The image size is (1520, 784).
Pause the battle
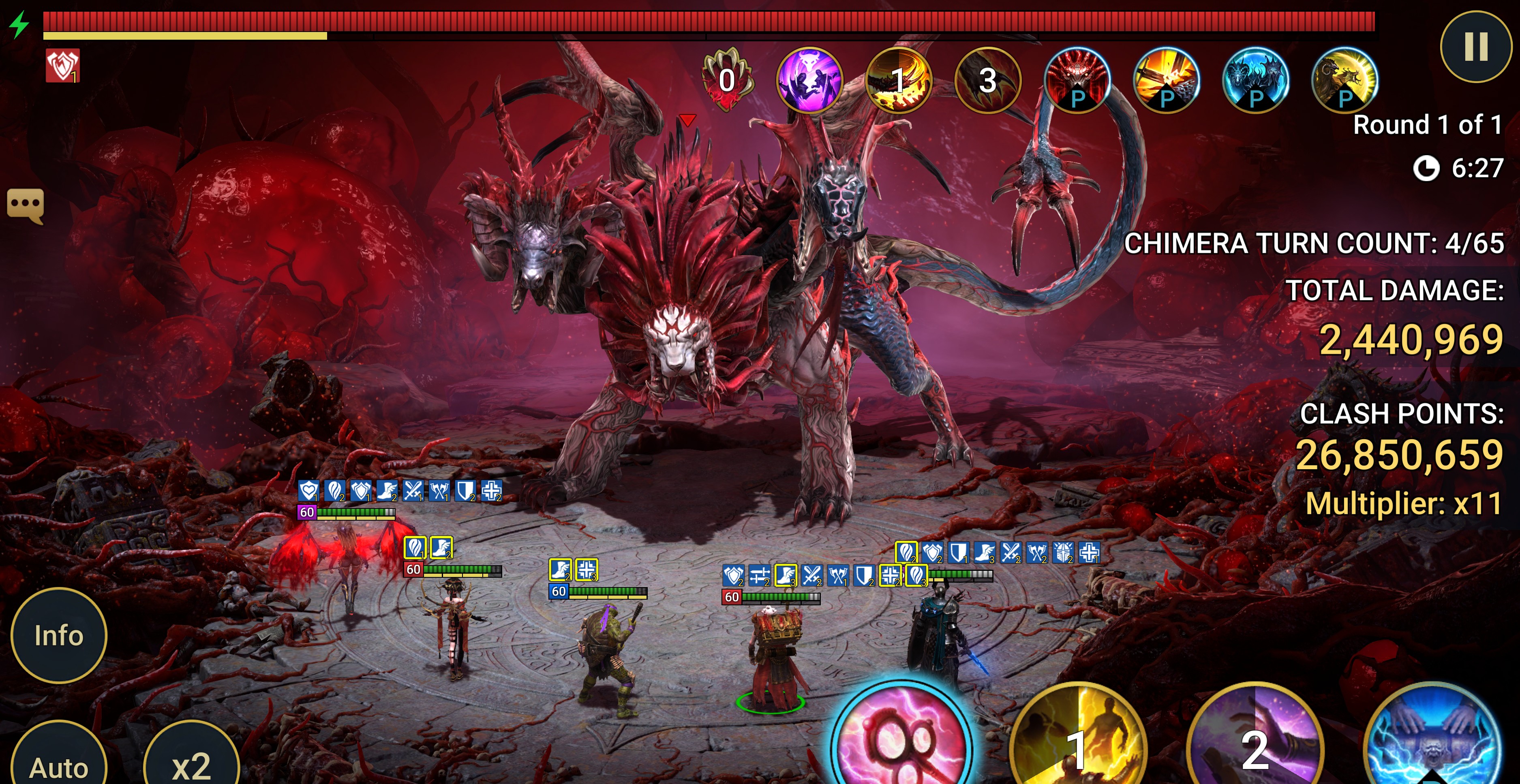coord(1475,46)
